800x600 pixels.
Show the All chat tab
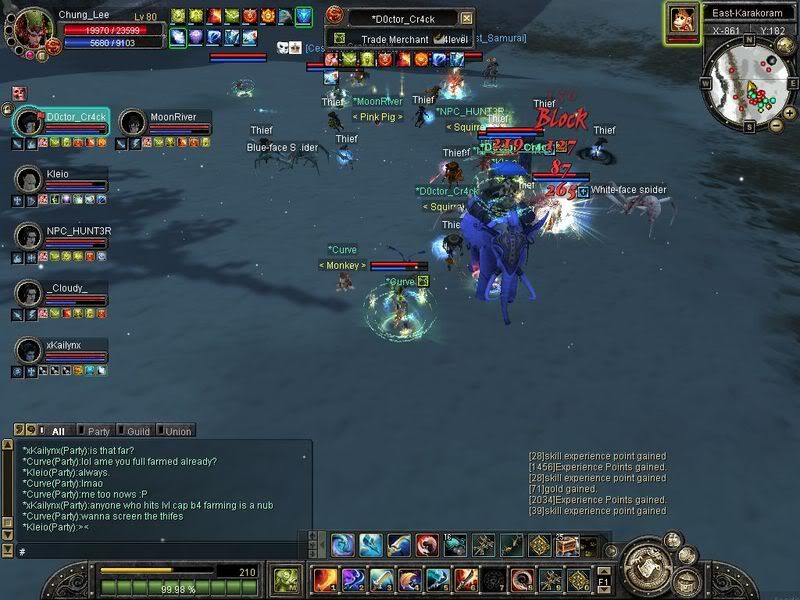(58, 431)
